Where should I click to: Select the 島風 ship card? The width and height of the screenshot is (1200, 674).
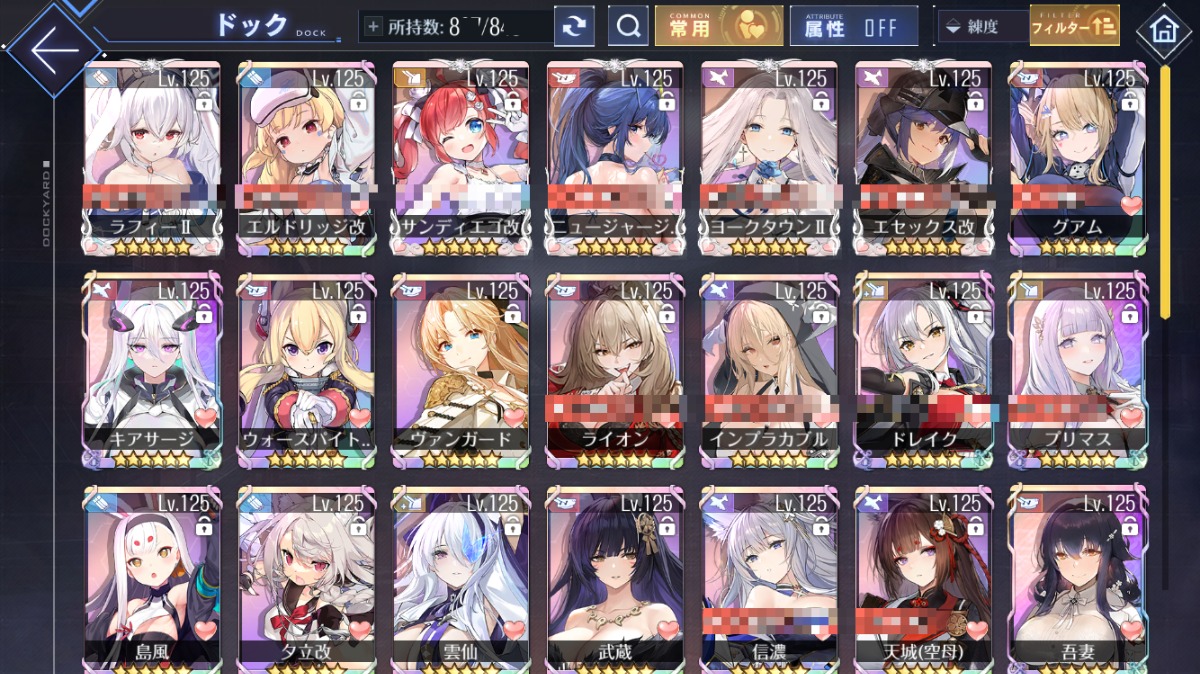point(153,580)
